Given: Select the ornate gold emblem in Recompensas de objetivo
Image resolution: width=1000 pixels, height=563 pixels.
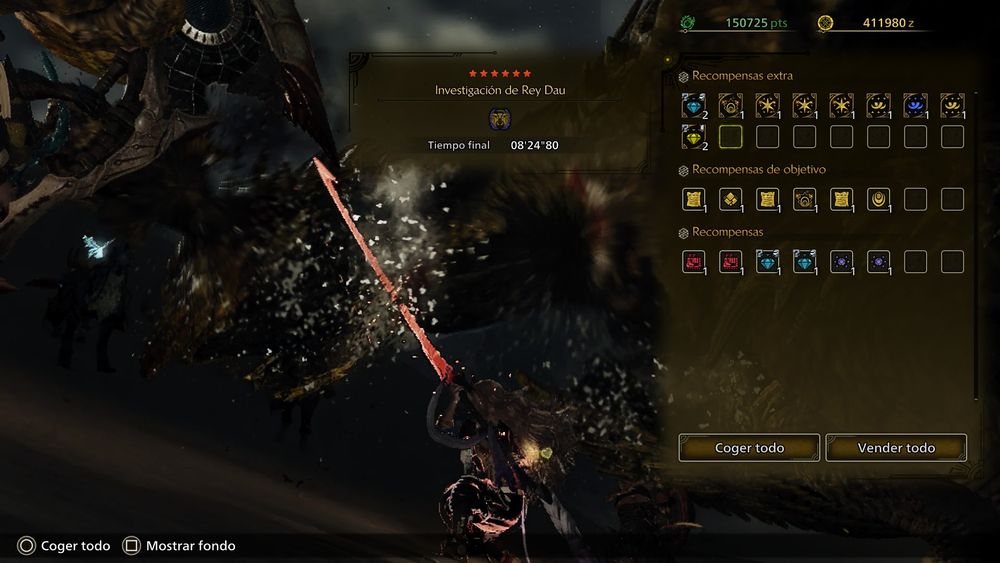Looking at the screenshot, I should click(804, 199).
